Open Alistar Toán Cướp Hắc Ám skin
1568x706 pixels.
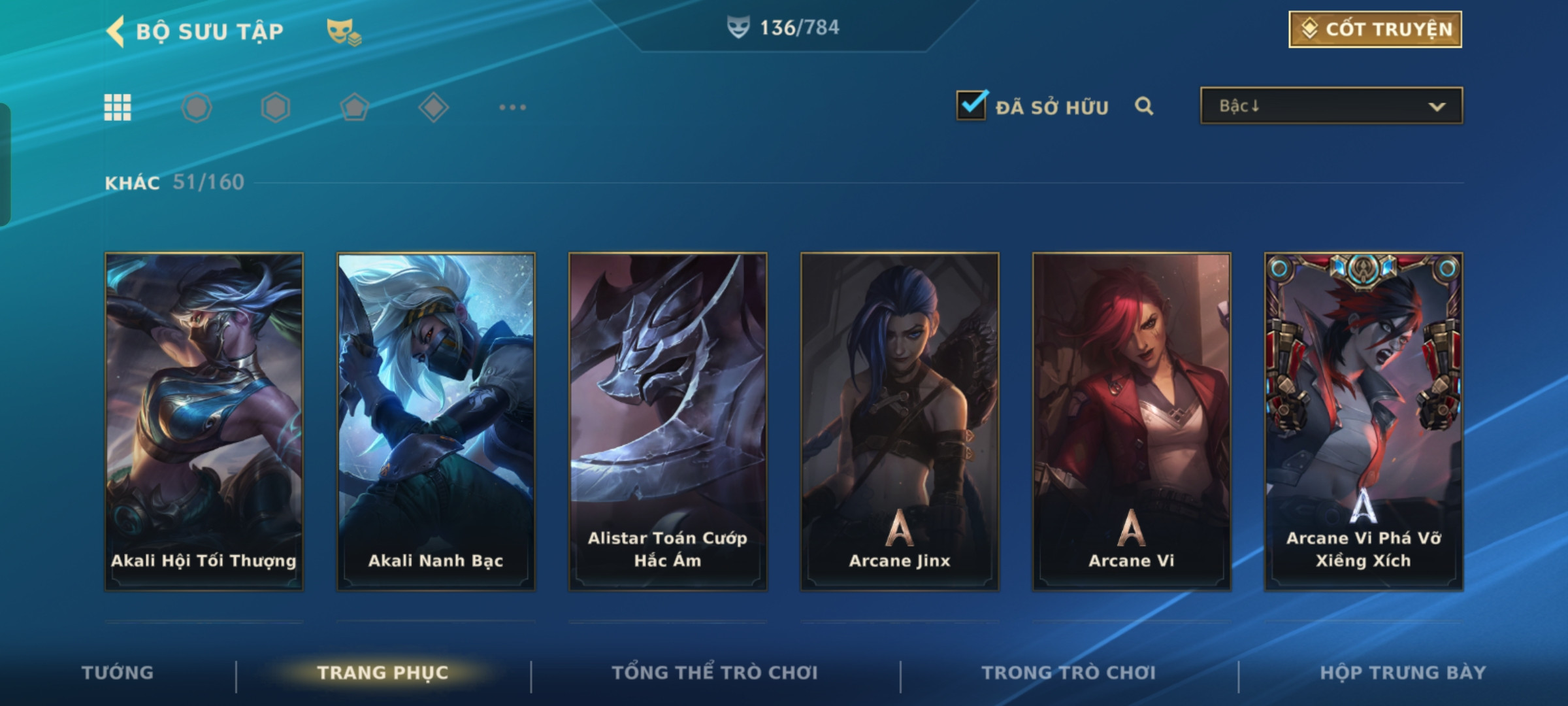pos(668,422)
